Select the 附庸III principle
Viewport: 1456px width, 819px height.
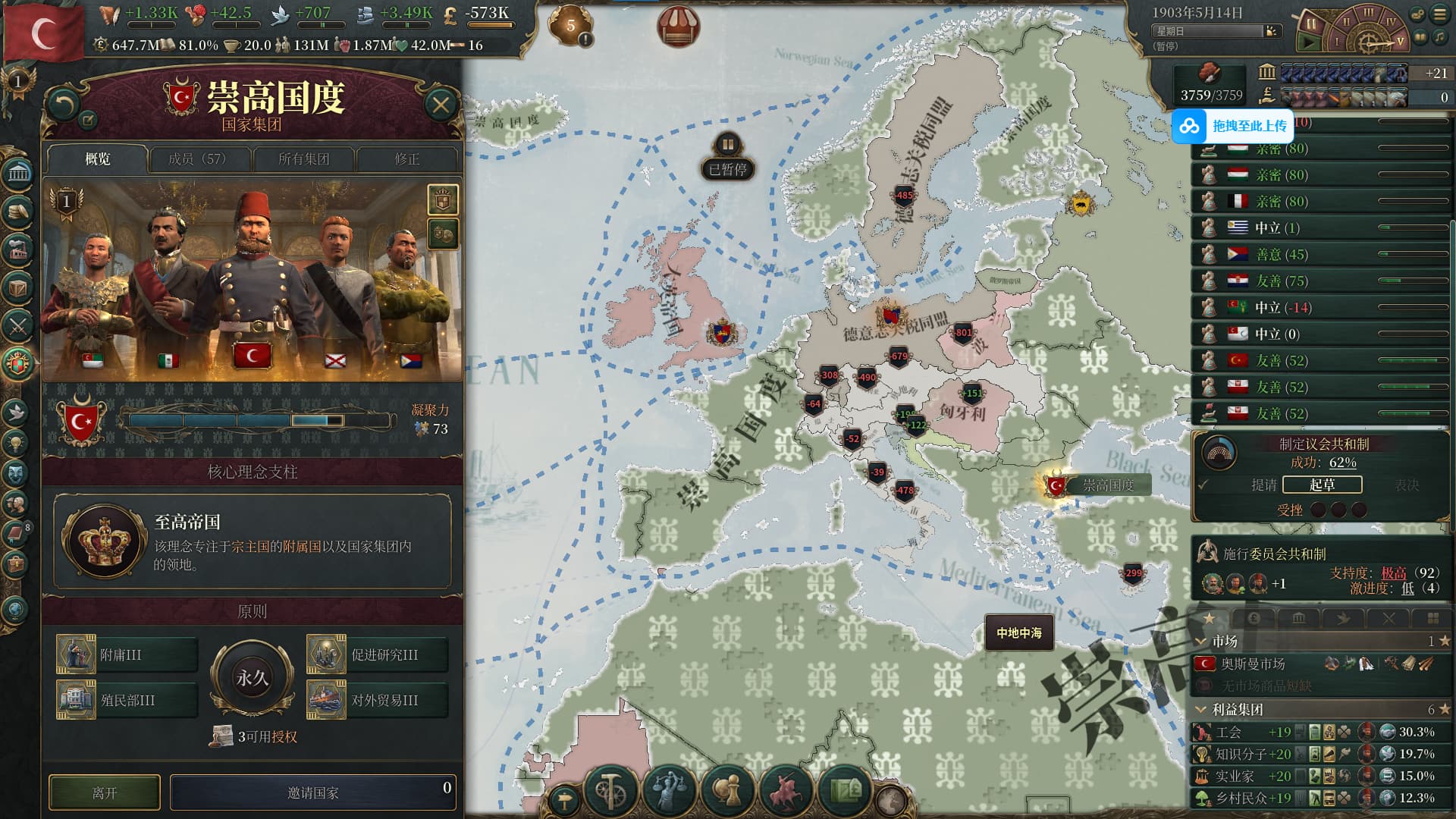127,654
